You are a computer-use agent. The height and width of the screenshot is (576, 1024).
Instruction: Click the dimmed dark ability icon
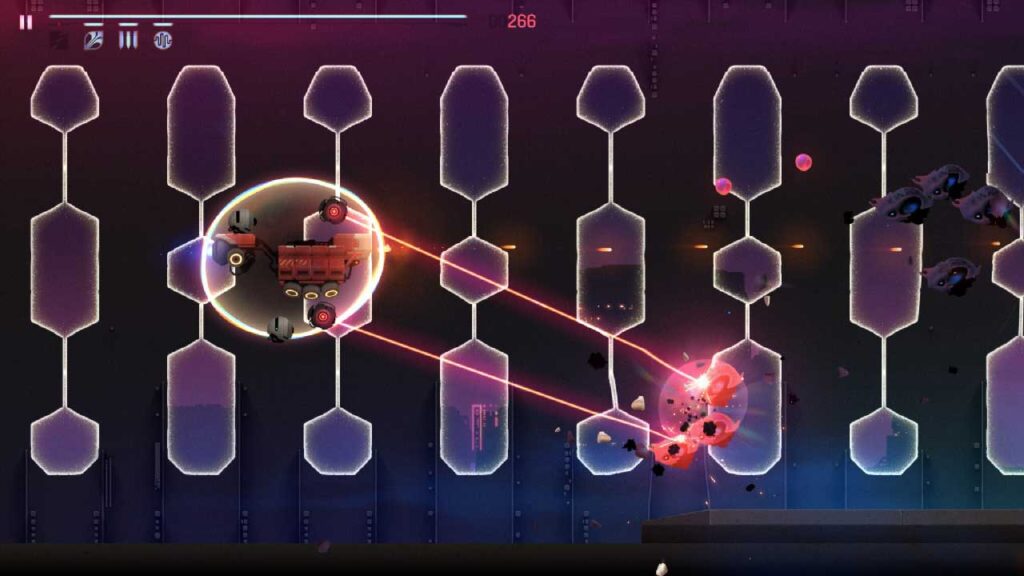(59, 40)
